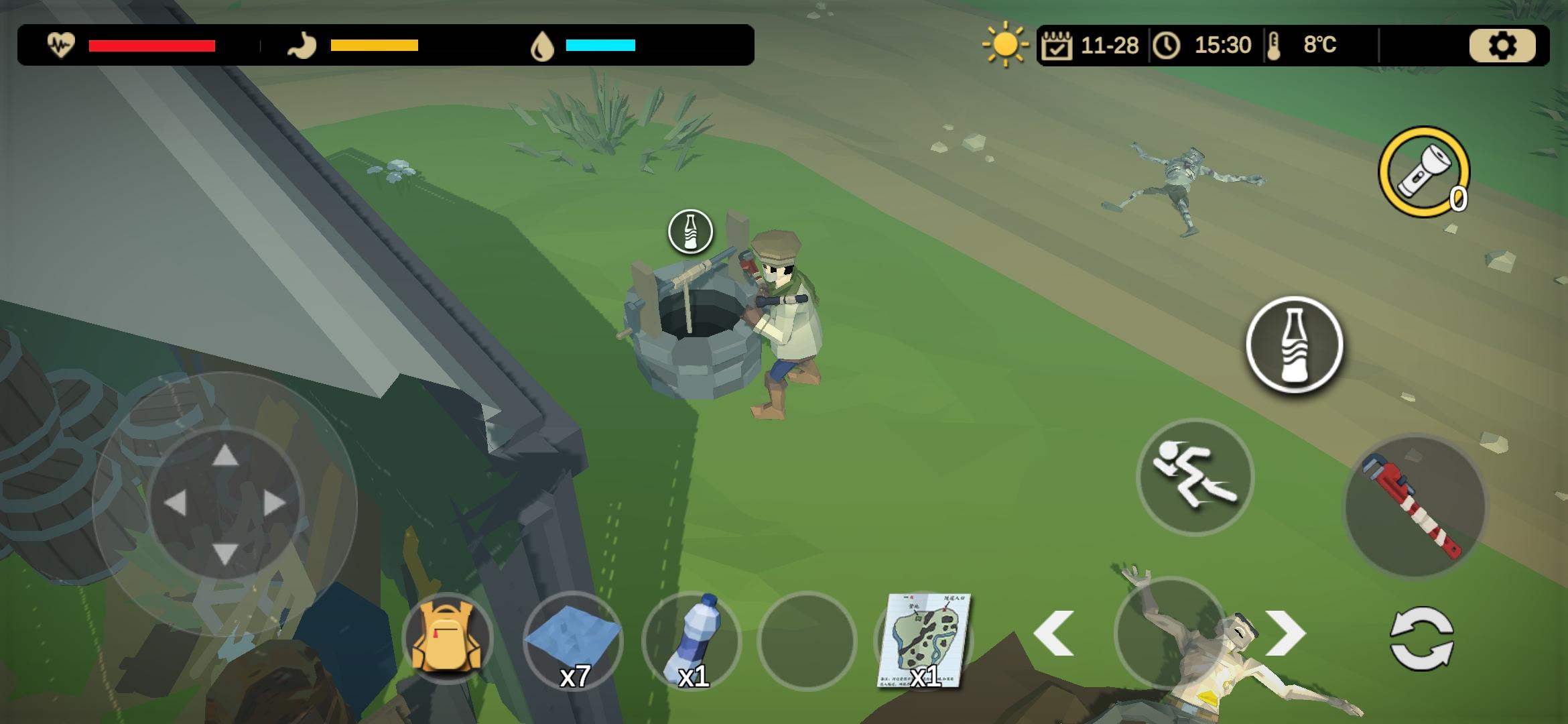Screen dimensions: 1568x724
Task: Click the right arrow weapon selector
Action: click(x=1285, y=633)
